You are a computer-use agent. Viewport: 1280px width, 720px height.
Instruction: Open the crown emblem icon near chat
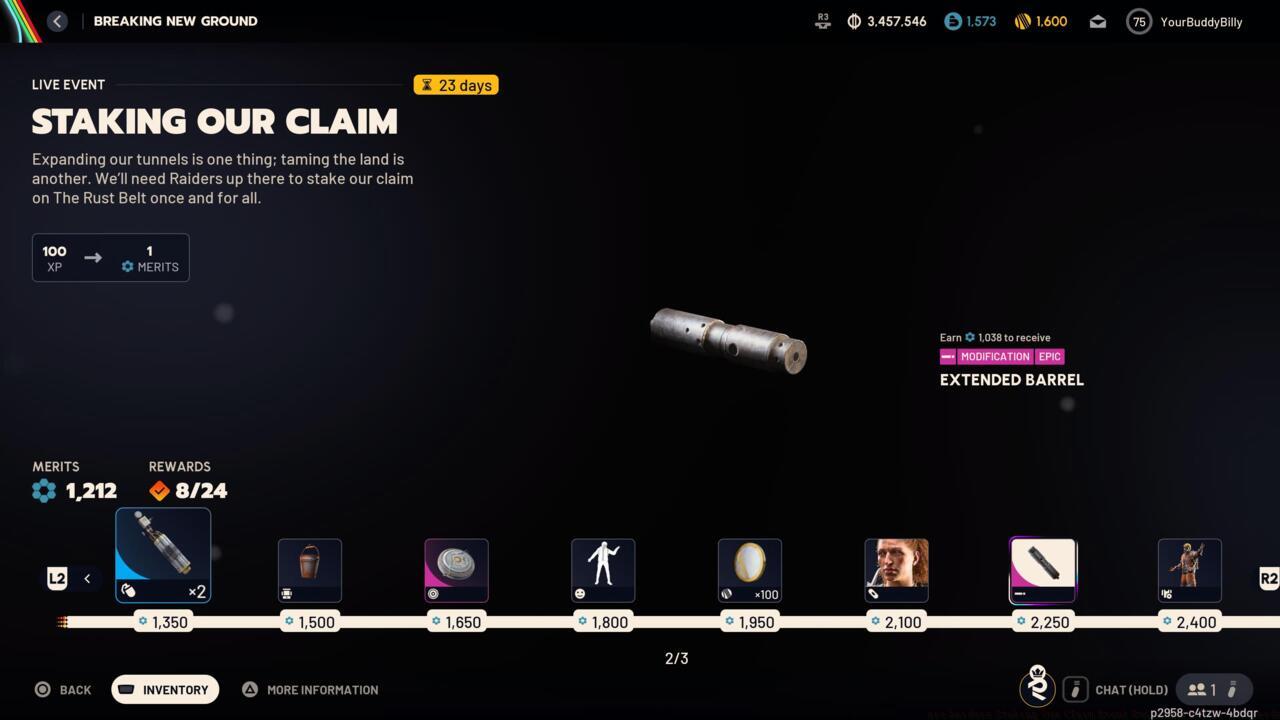pos(1037,688)
